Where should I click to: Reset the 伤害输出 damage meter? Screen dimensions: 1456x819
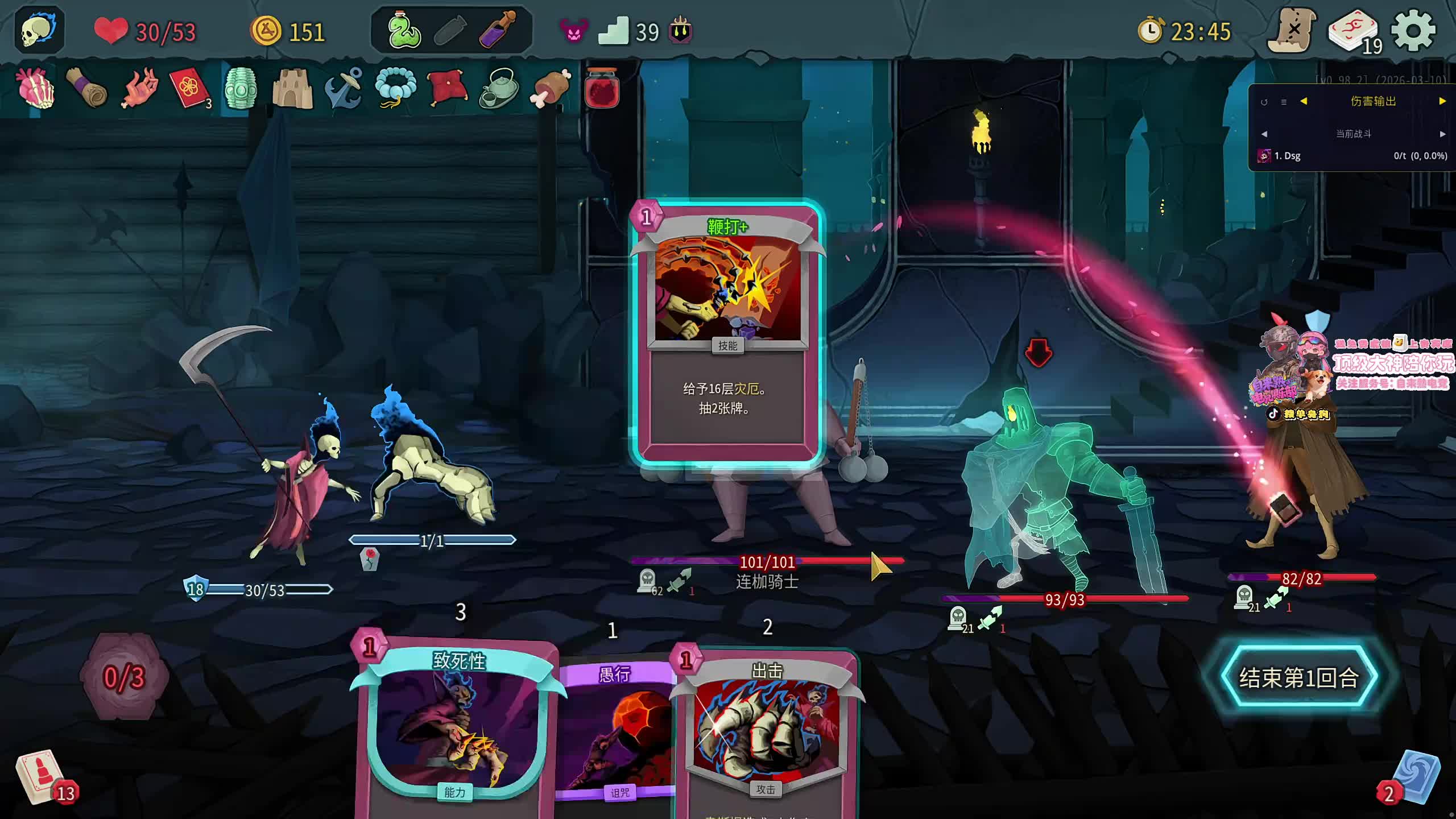[1264, 102]
